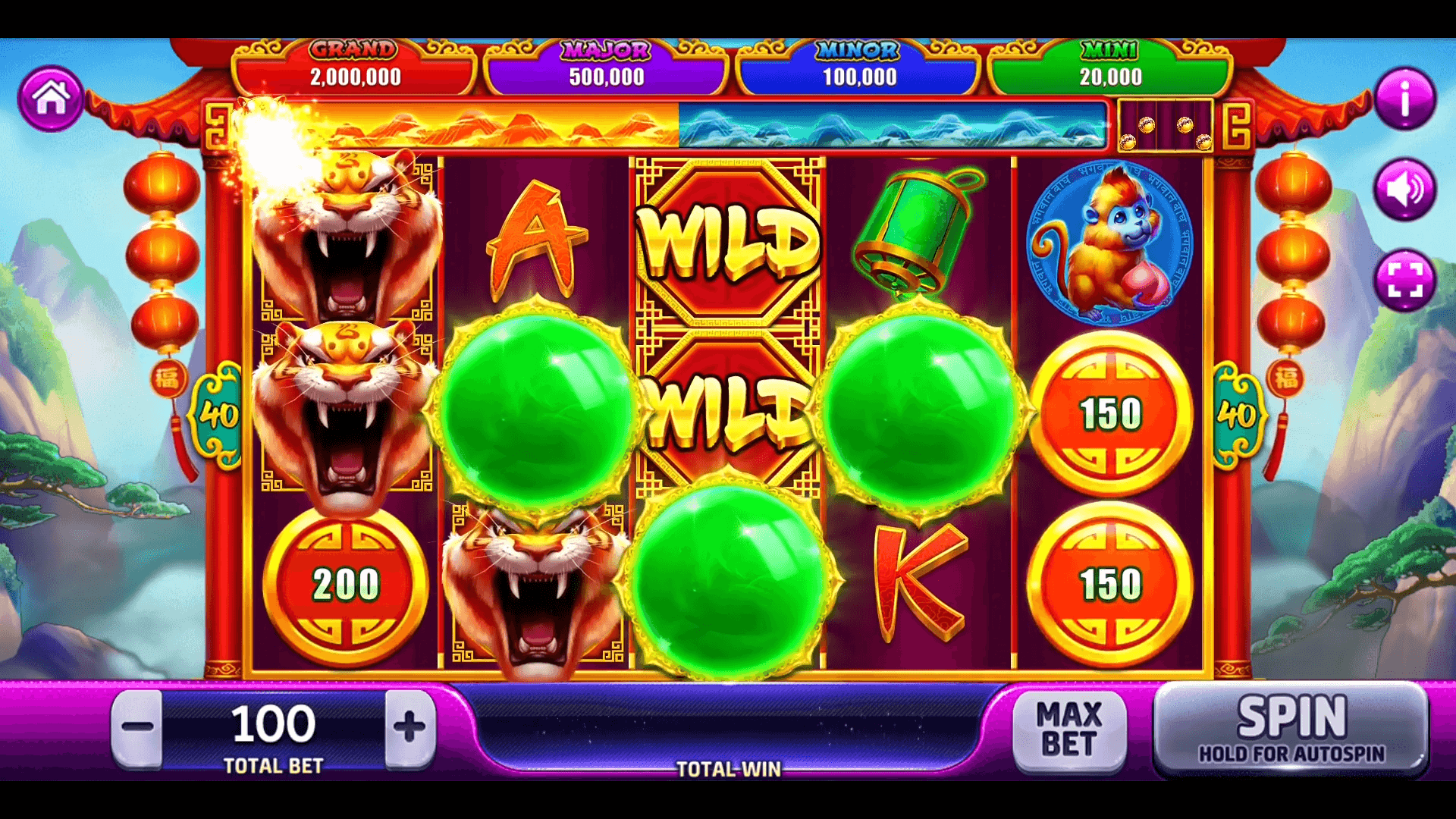Image resolution: width=1456 pixels, height=819 pixels.
Task: Switch to fullscreen mode
Action: (1404, 281)
